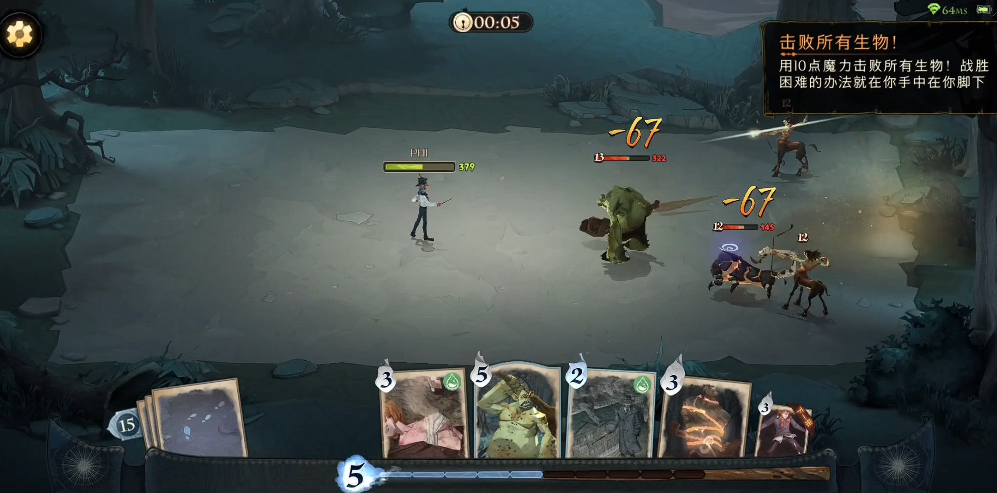Choose the 2-cost dark cloaked figure card
Screen dimensions: 997x493
[x=609, y=414]
